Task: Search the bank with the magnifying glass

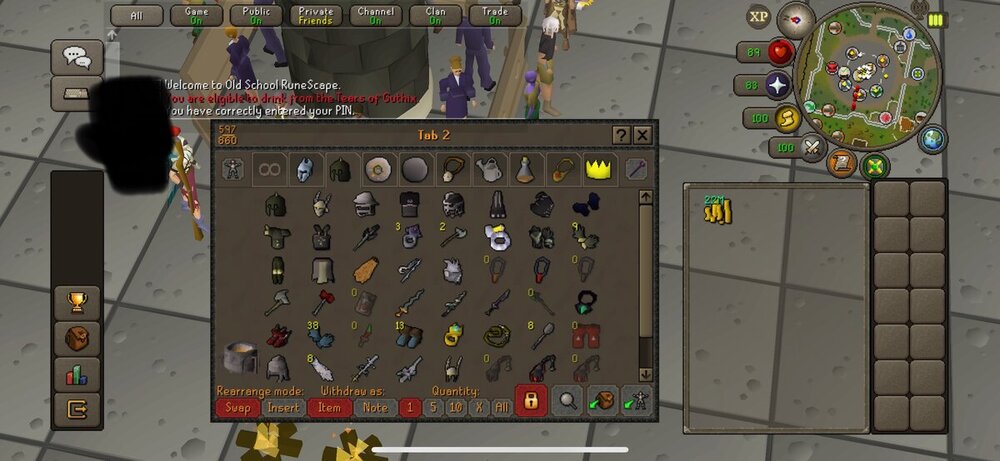Action: [568, 401]
